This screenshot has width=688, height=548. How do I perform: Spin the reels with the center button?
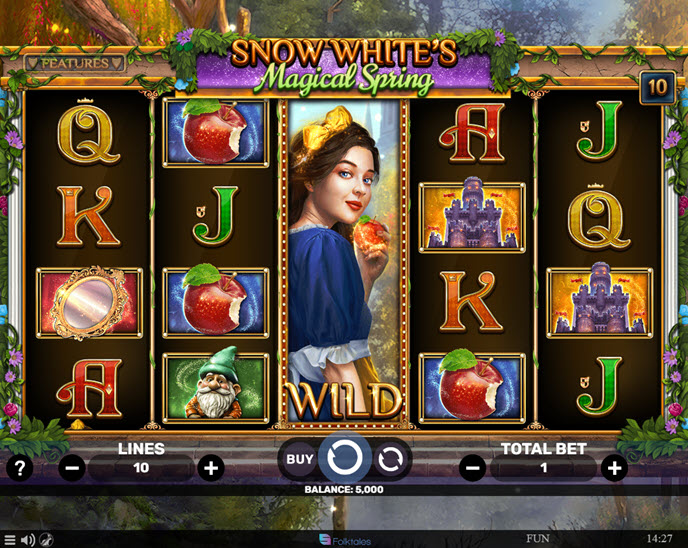[x=345, y=459]
